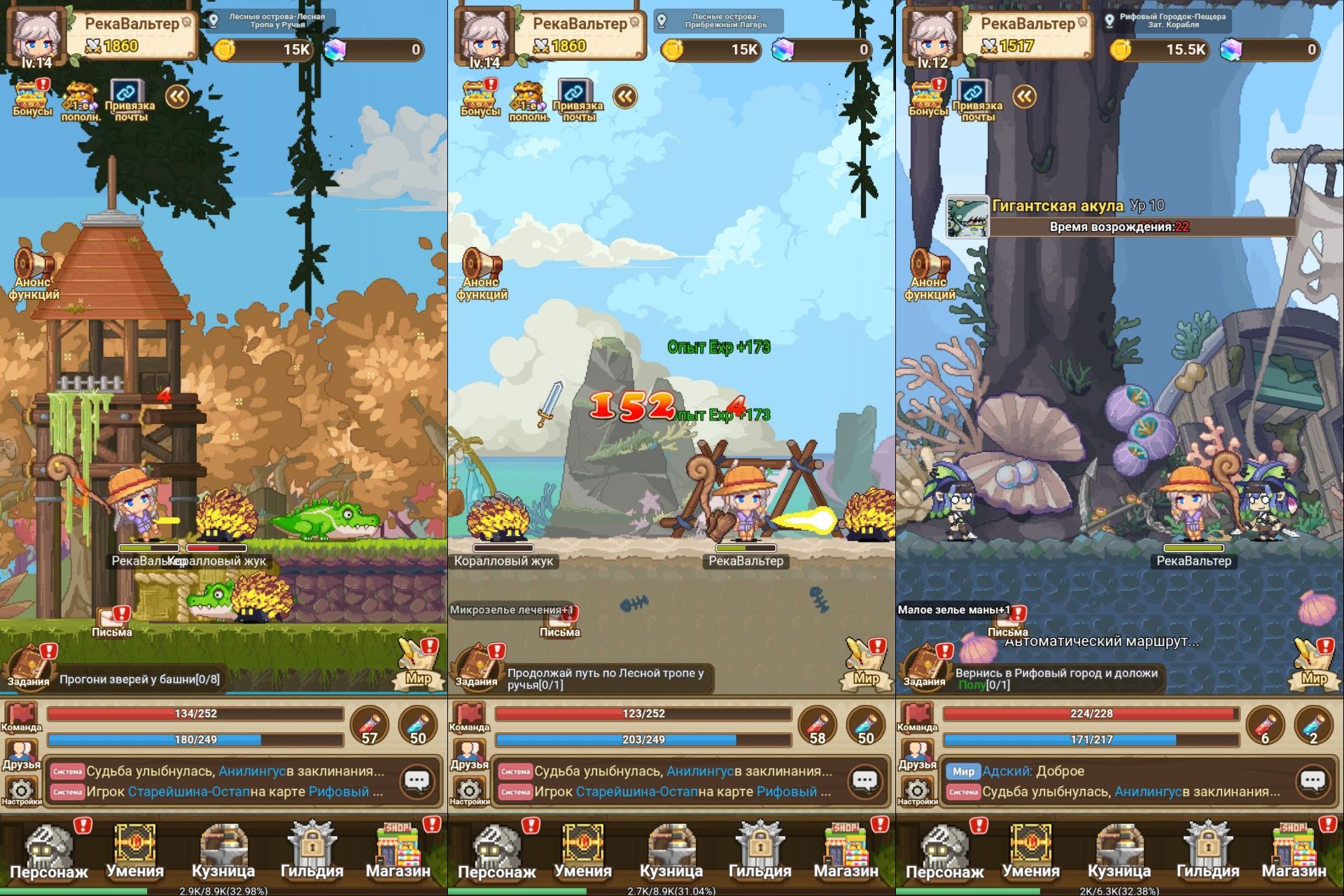Viewport: 1344px width, 896px height.
Task: Open Кузница on the Гигантская акула screen
Action: point(1119,851)
